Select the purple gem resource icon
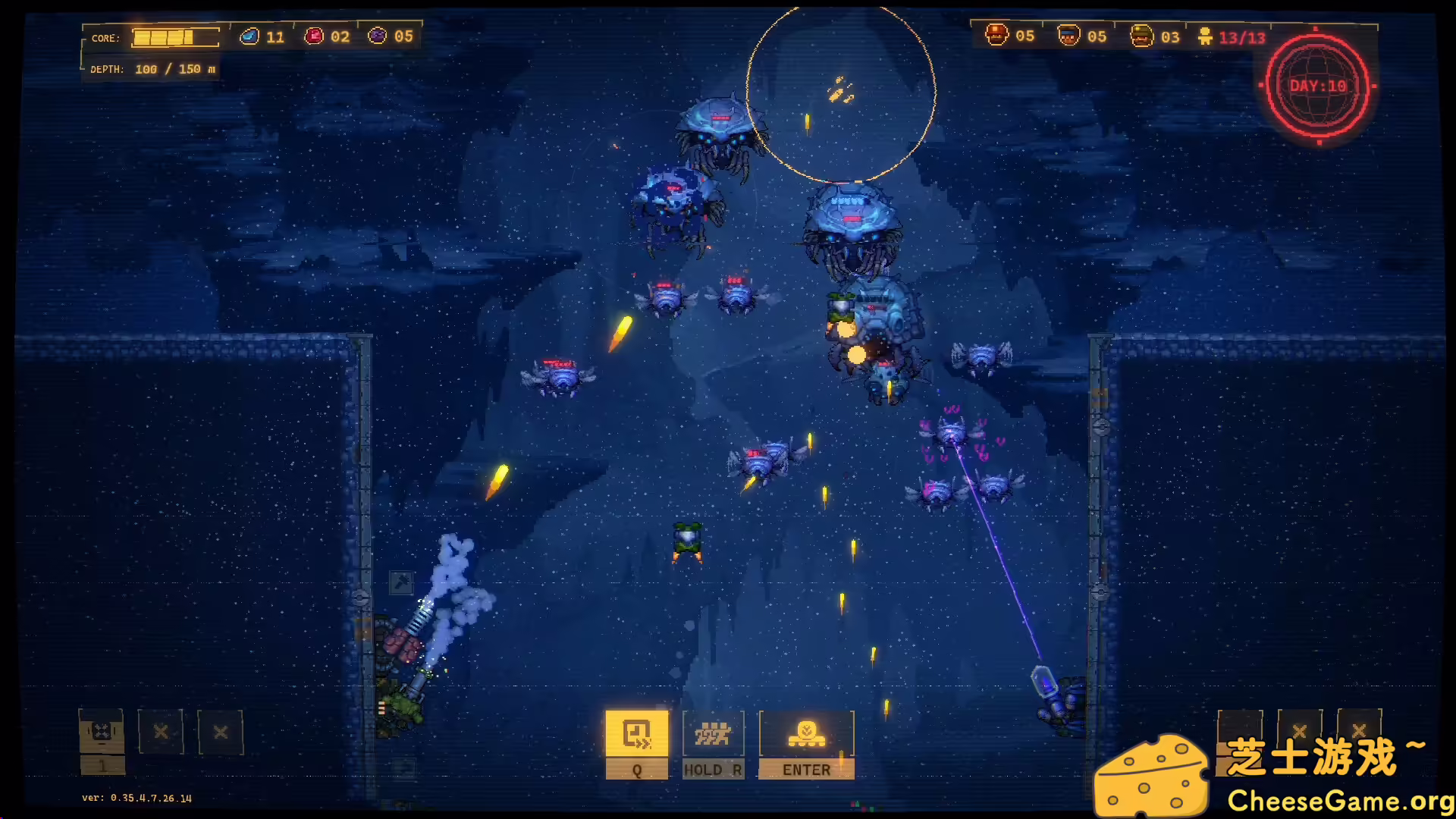The image size is (1456, 819). pos(377,35)
